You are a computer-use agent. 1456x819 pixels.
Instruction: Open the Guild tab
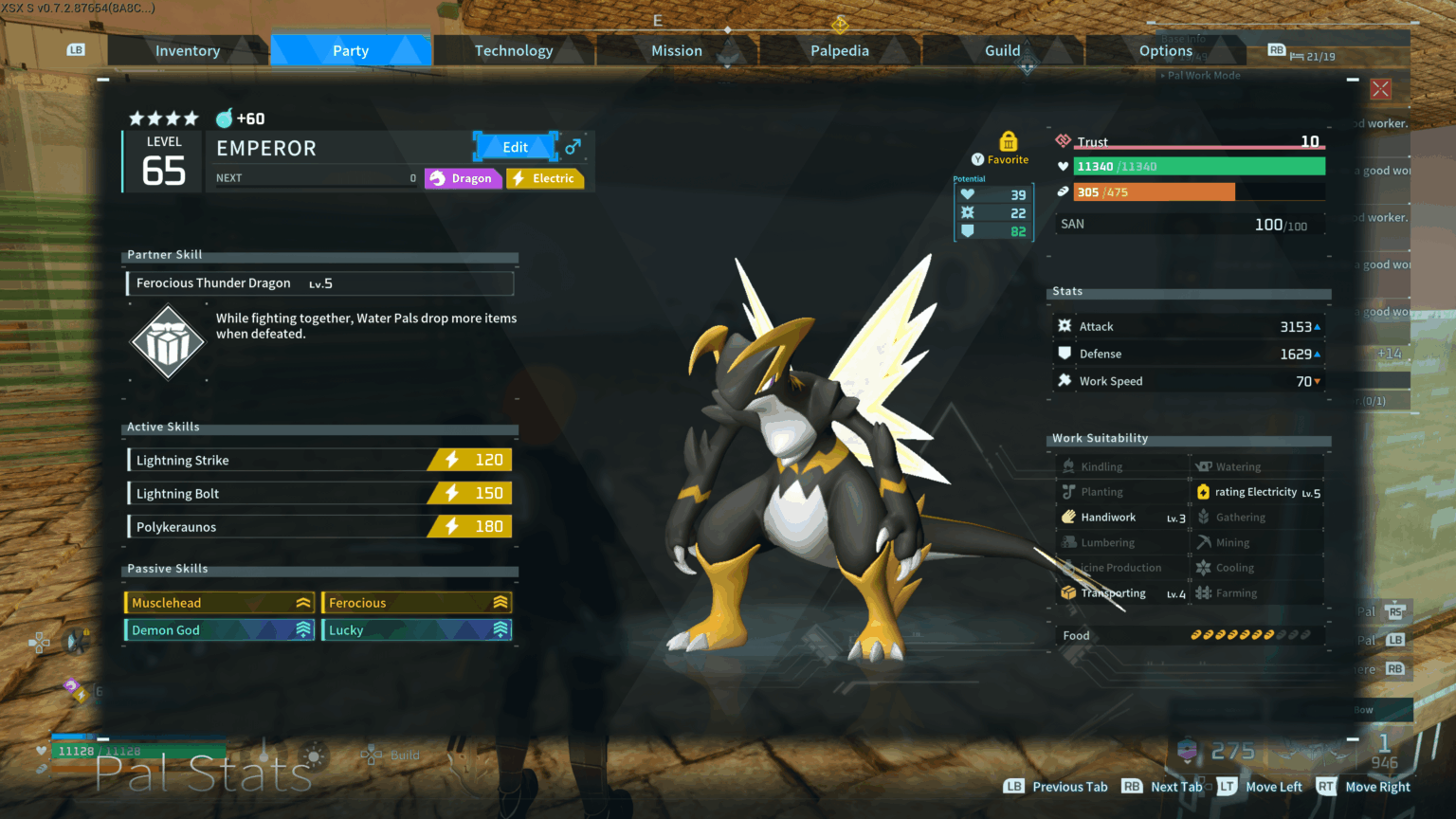coord(1003,51)
